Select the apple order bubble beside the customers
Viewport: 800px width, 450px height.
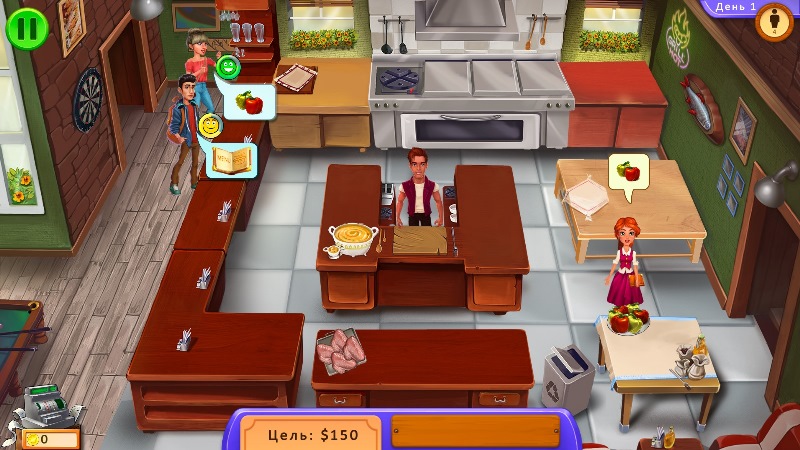point(247,101)
